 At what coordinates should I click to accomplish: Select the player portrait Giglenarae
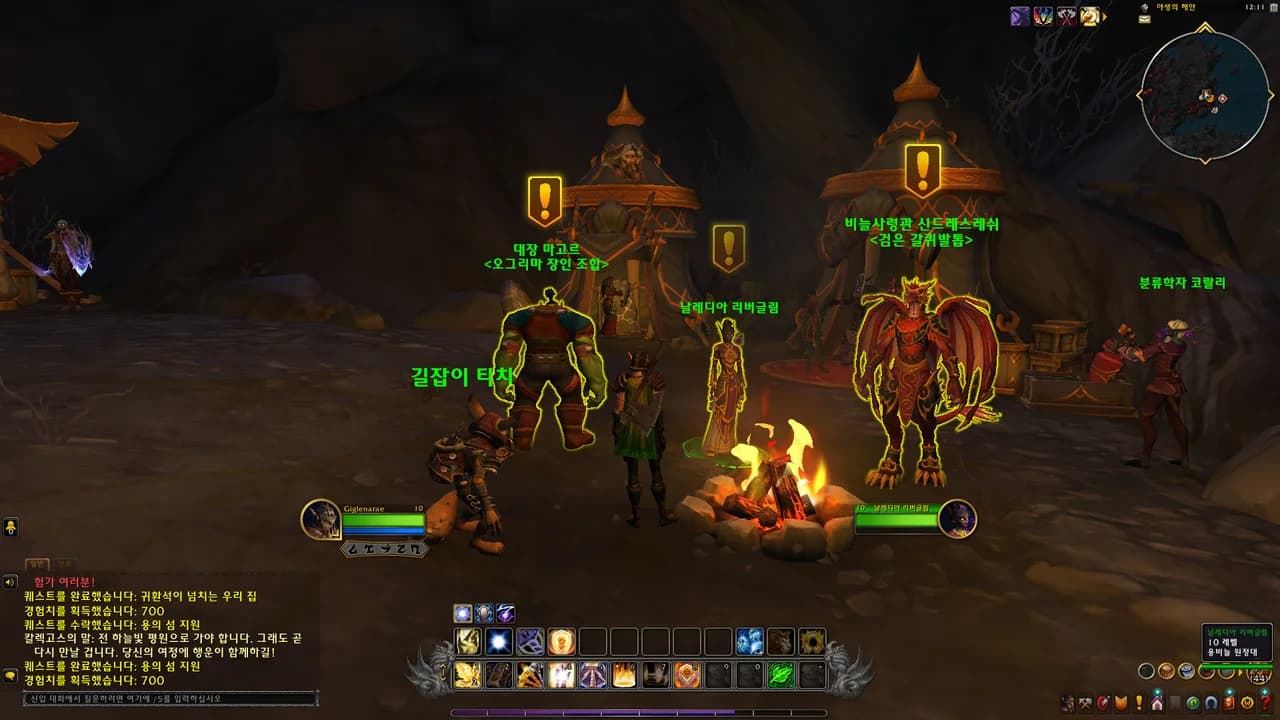click(x=321, y=520)
